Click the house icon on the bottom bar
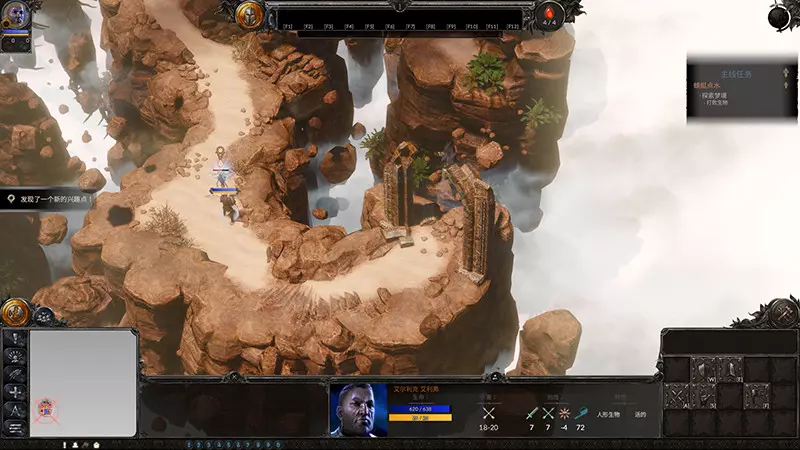The height and width of the screenshot is (450, 800). point(97,444)
